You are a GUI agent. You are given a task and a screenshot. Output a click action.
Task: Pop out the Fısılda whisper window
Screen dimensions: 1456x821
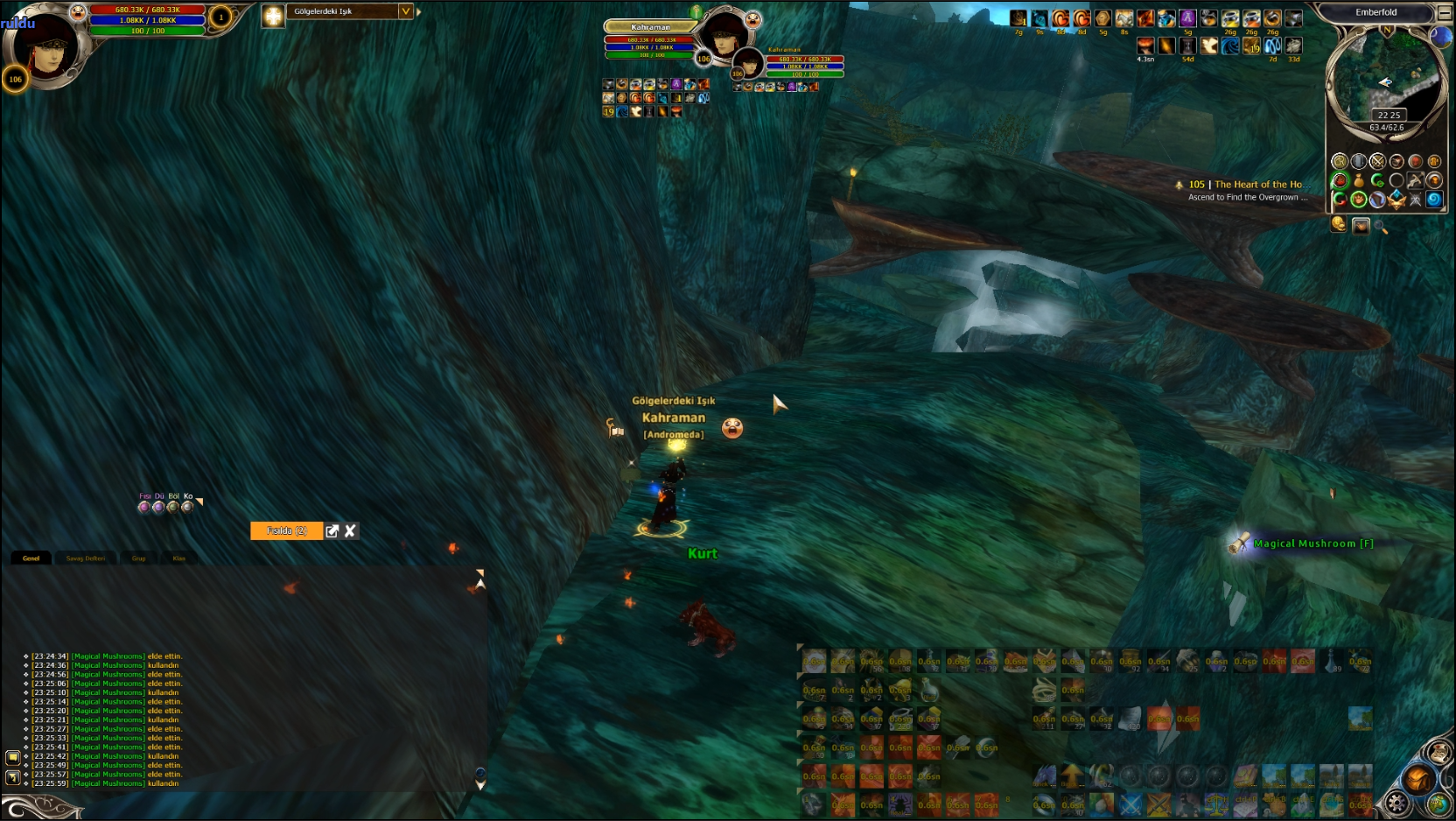[332, 531]
